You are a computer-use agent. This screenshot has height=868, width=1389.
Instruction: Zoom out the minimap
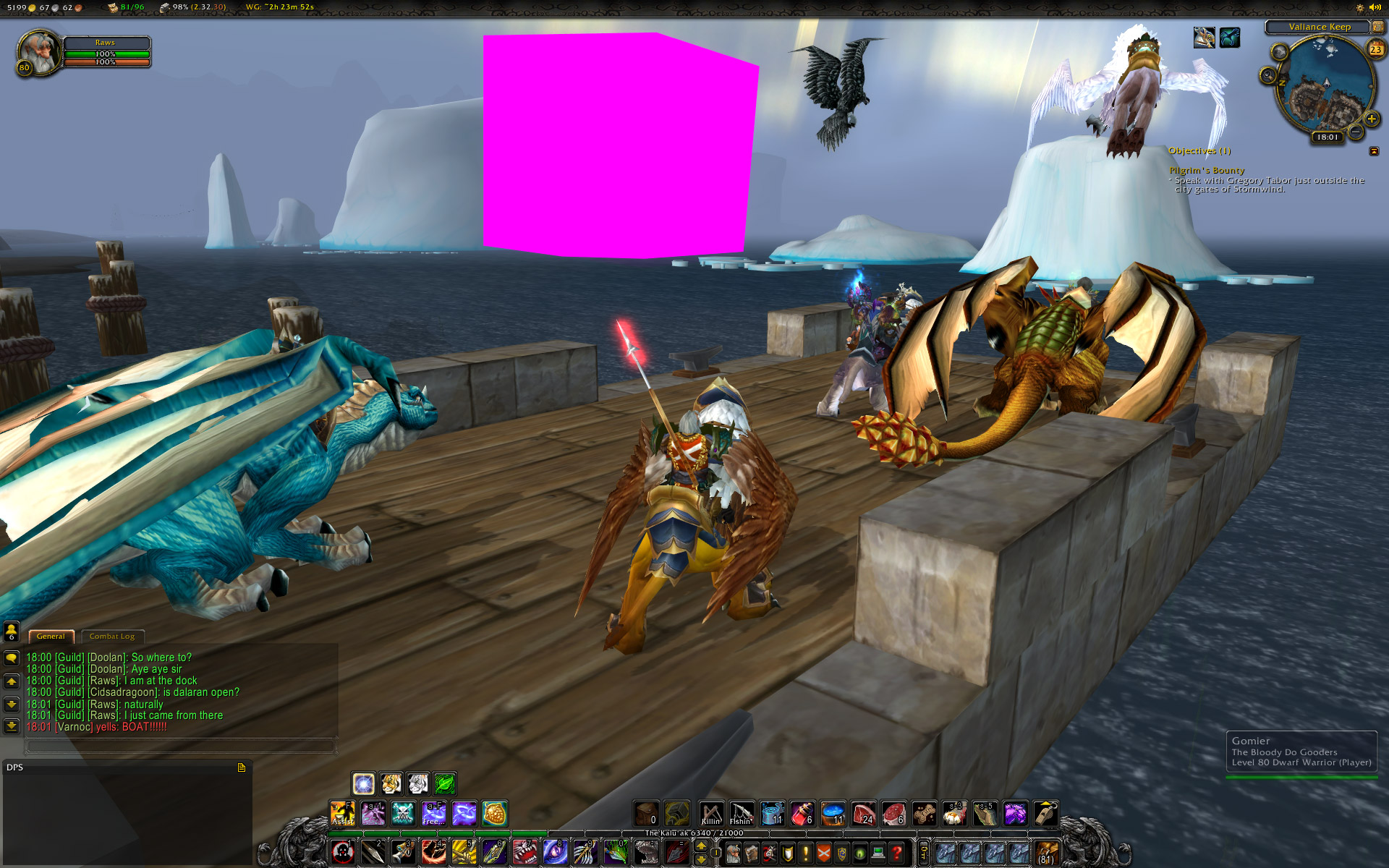click(1355, 132)
